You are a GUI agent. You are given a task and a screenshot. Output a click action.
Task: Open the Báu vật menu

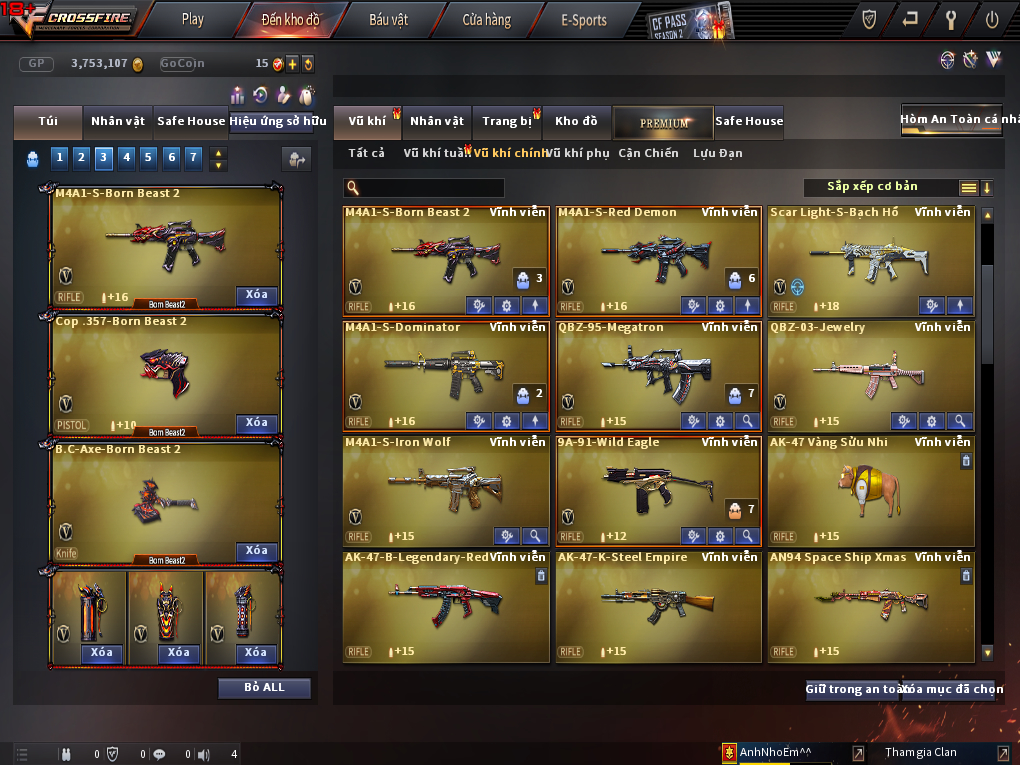pyautogui.click(x=389, y=19)
